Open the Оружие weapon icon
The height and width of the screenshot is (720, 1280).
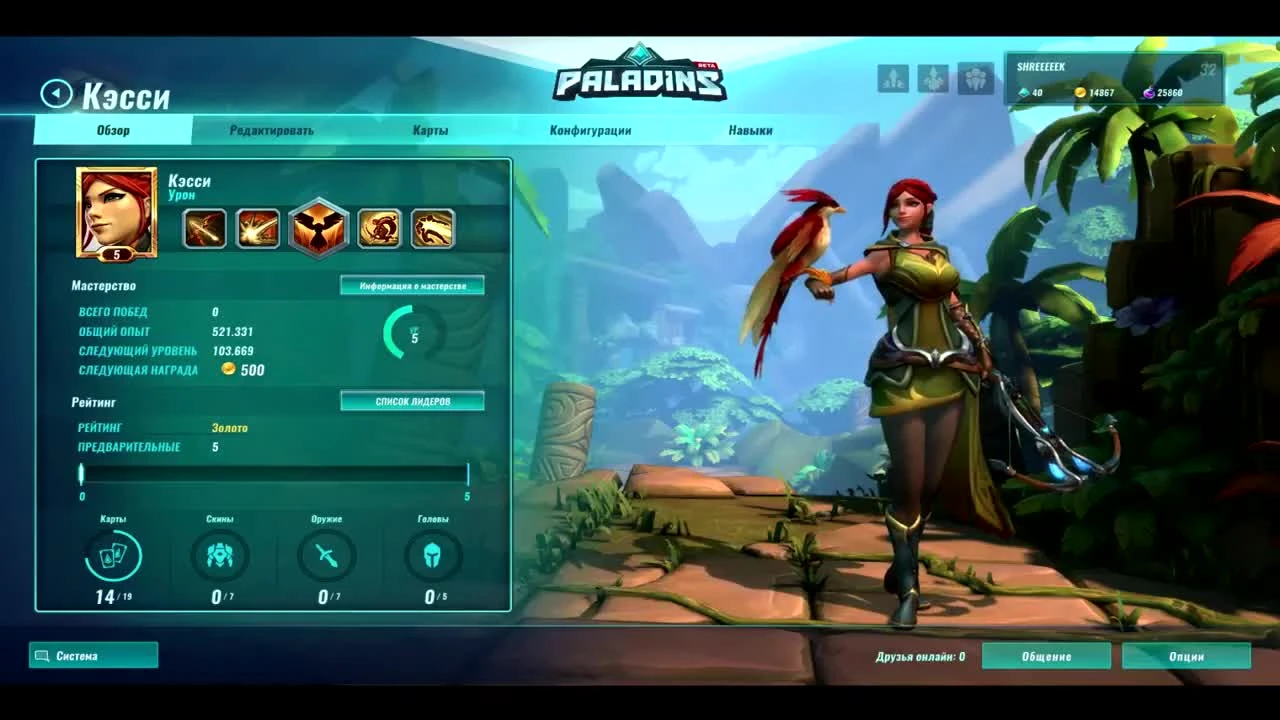[325, 556]
